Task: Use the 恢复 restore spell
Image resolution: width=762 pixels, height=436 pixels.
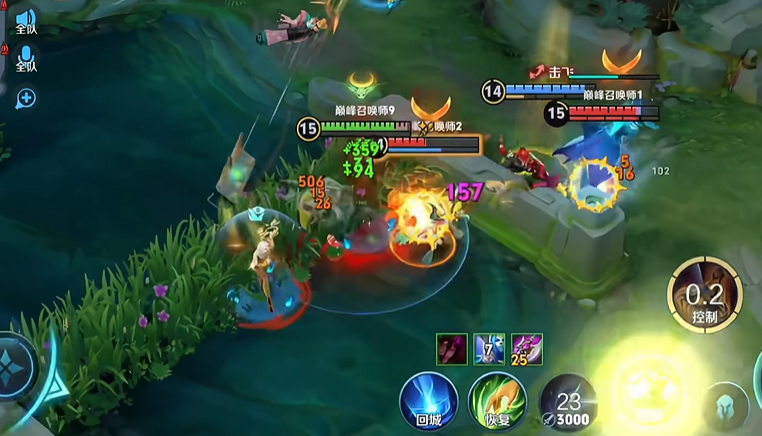Action: [x=498, y=401]
